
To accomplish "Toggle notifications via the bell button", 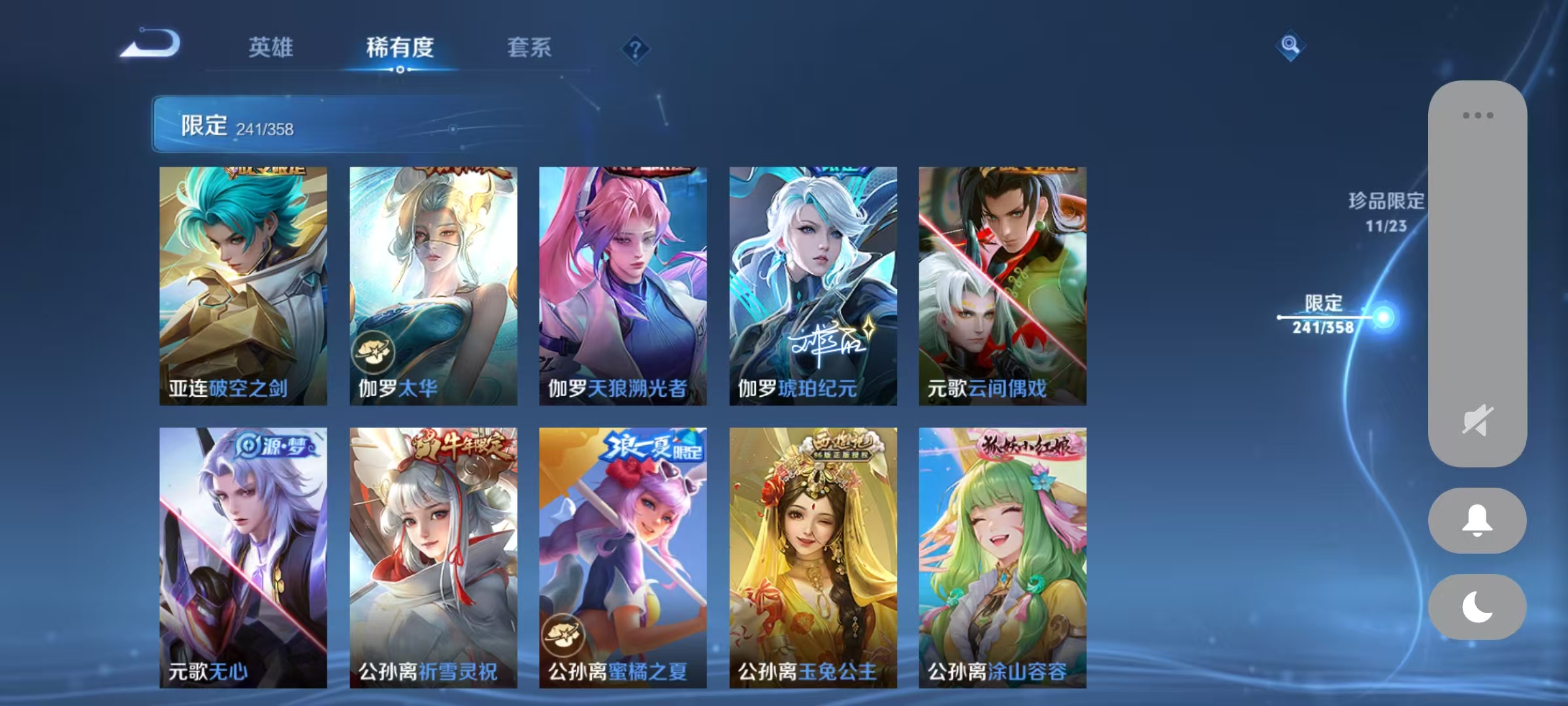I will (1477, 520).
